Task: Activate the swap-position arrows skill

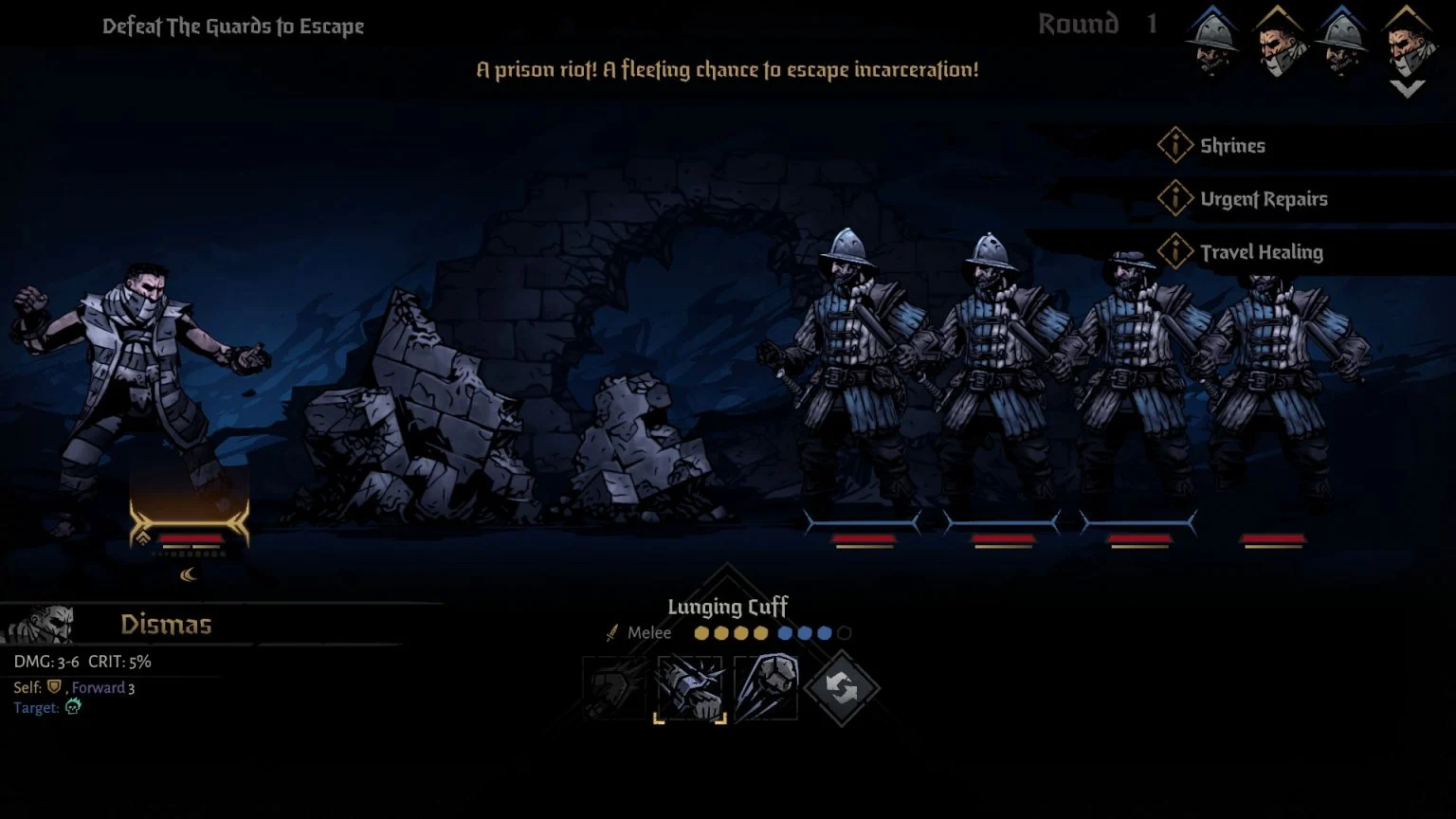Action: tap(844, 684)
